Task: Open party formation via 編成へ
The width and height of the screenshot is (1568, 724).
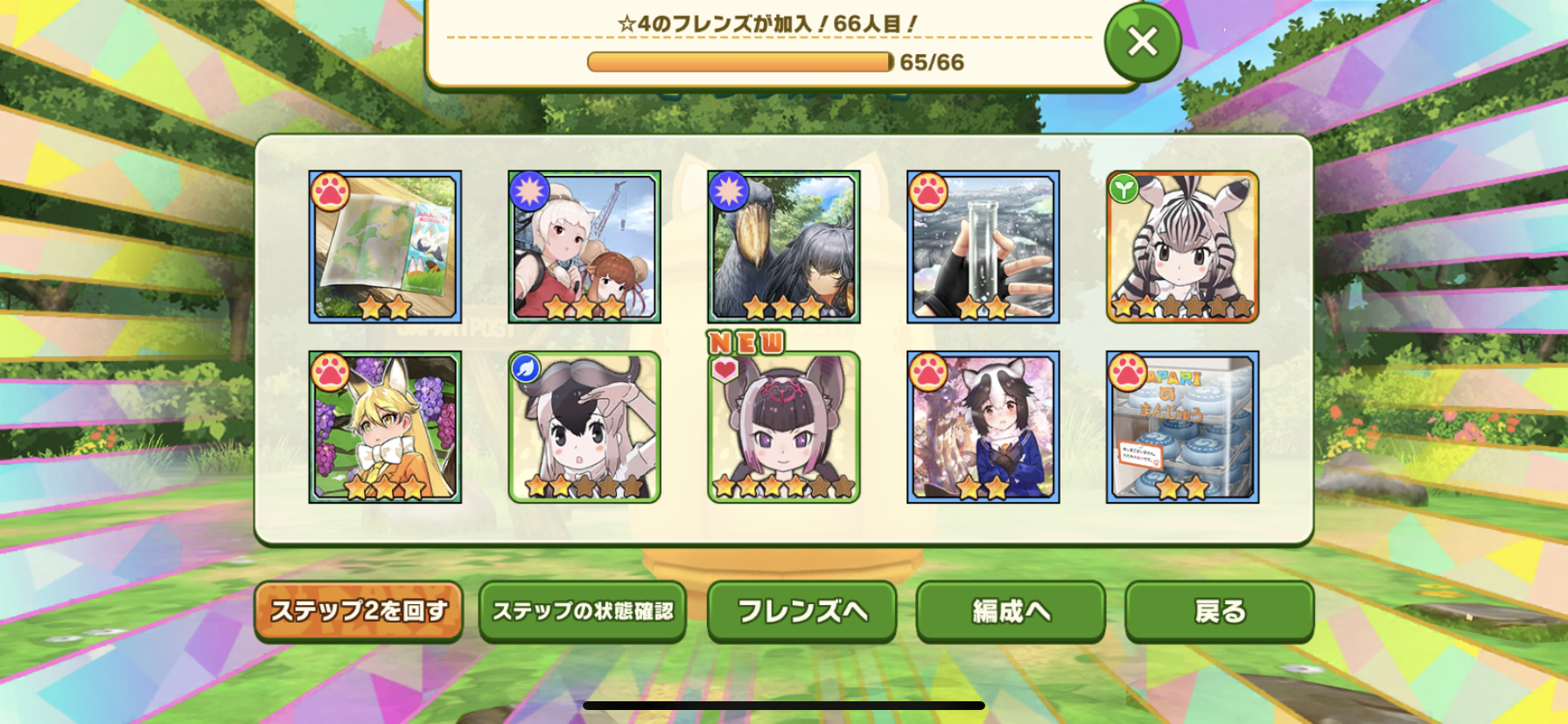Action: tap(1011, 611)
